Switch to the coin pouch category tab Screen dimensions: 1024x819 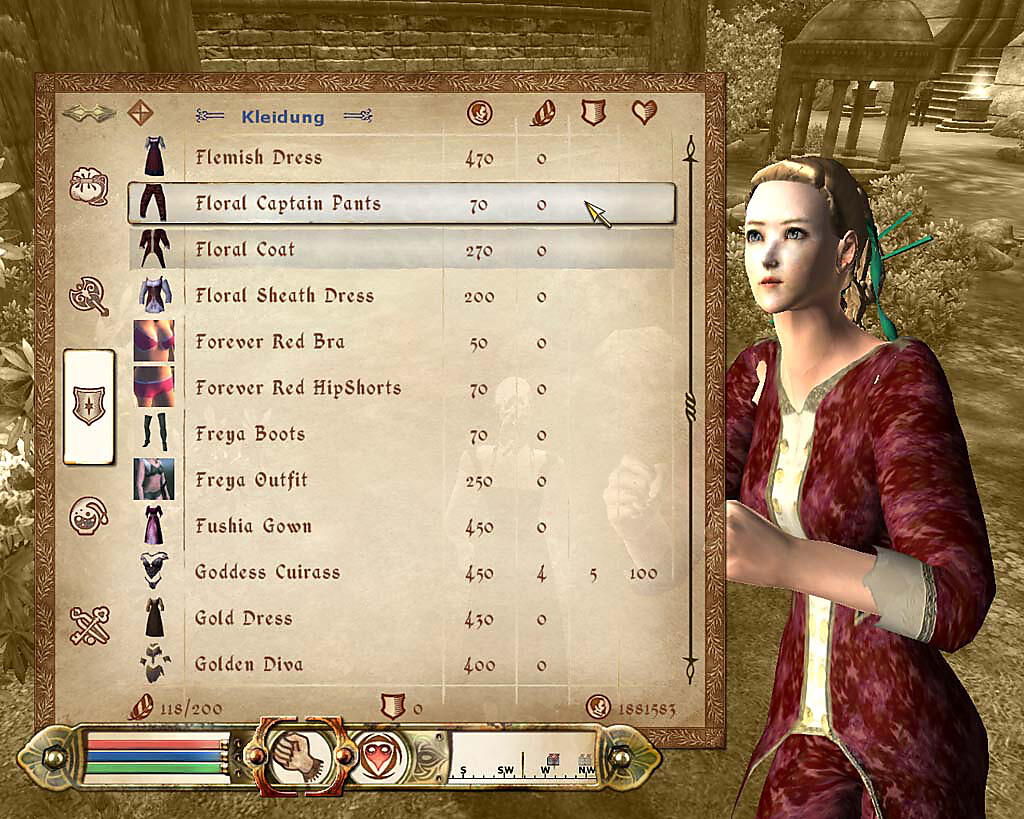click(88, 186)
